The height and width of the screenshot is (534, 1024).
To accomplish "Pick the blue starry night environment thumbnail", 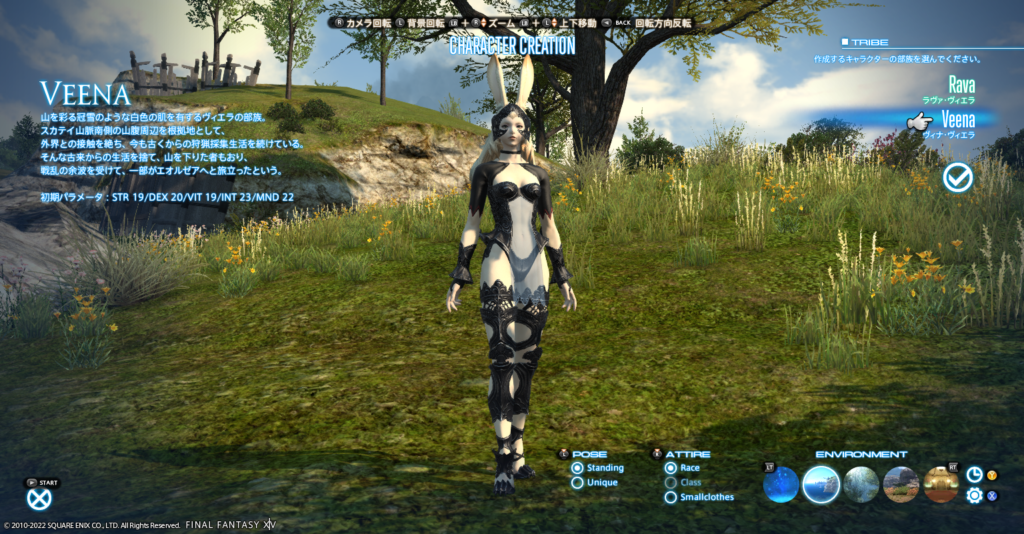I will [781, 485].
